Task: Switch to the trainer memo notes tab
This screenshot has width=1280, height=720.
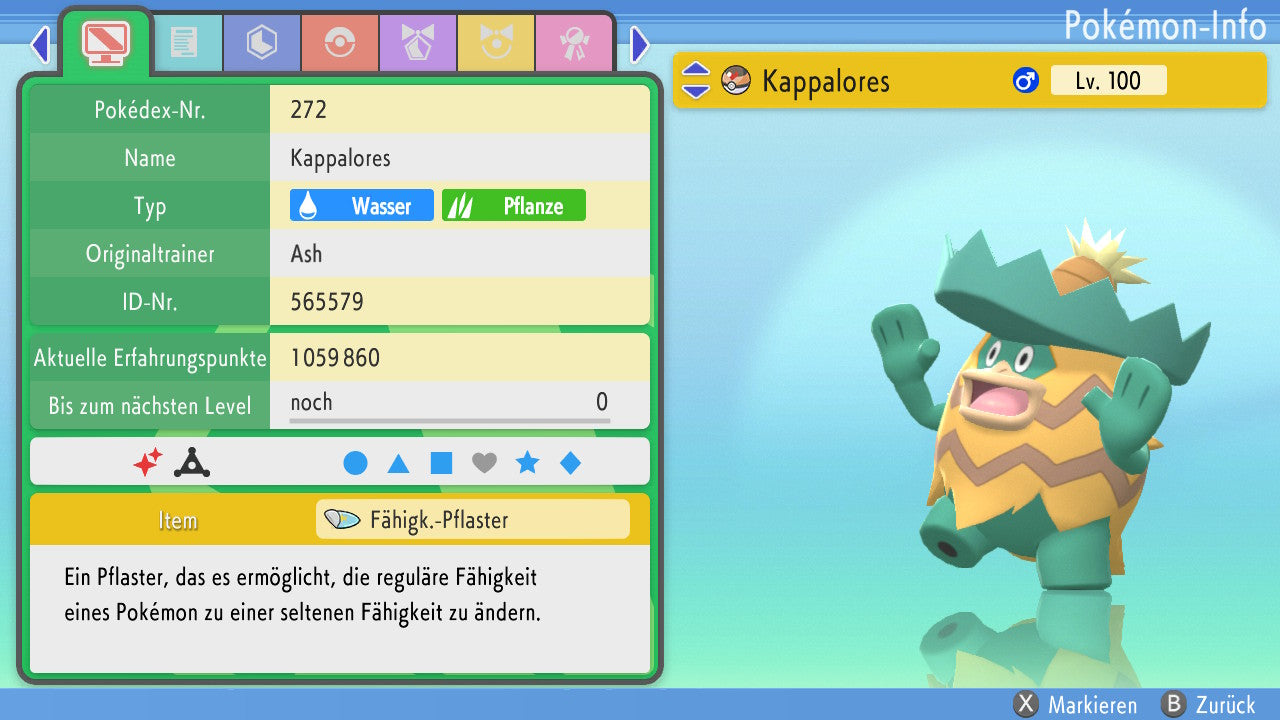Action: (184, 43)
